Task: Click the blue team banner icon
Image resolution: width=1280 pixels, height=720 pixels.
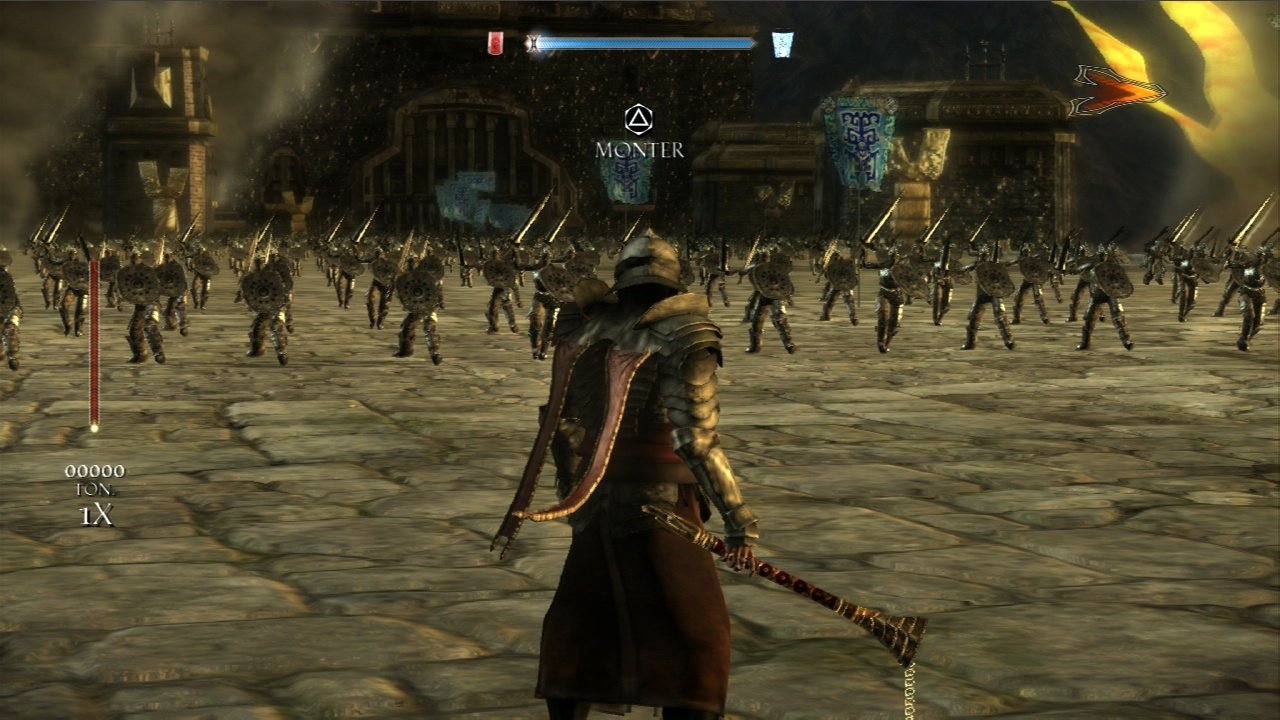Action: pyautogui.click(x=782, y=44)
